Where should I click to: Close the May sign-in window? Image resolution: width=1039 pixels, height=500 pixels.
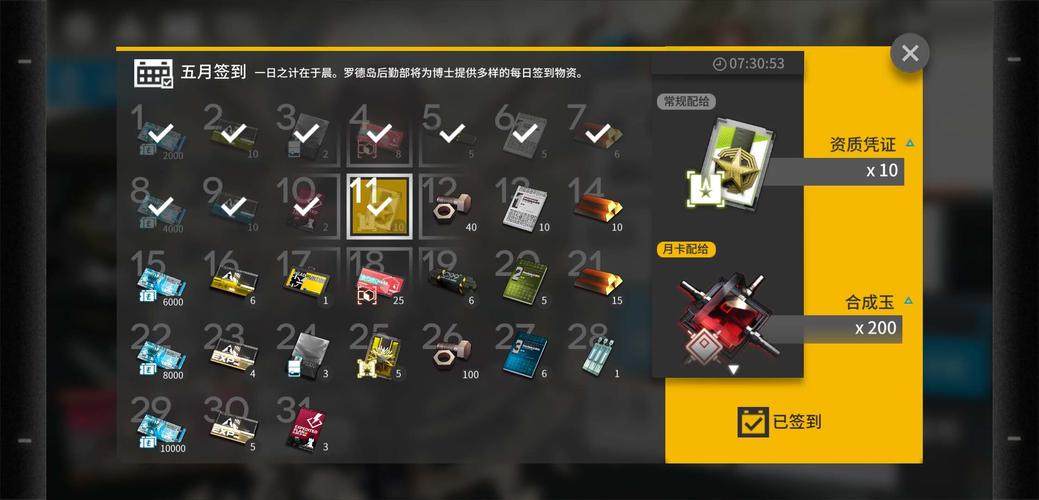click(x=909, y=53)
